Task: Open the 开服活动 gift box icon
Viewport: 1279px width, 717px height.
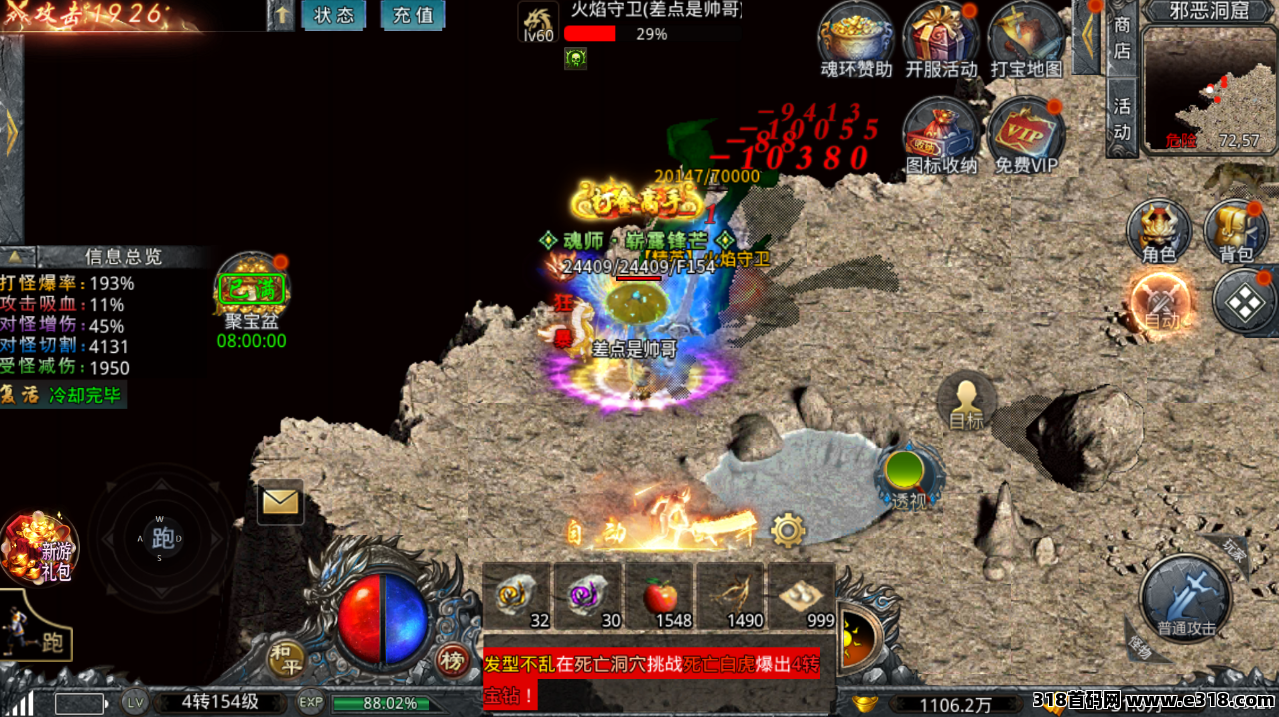Action: (x=941, y=38)
